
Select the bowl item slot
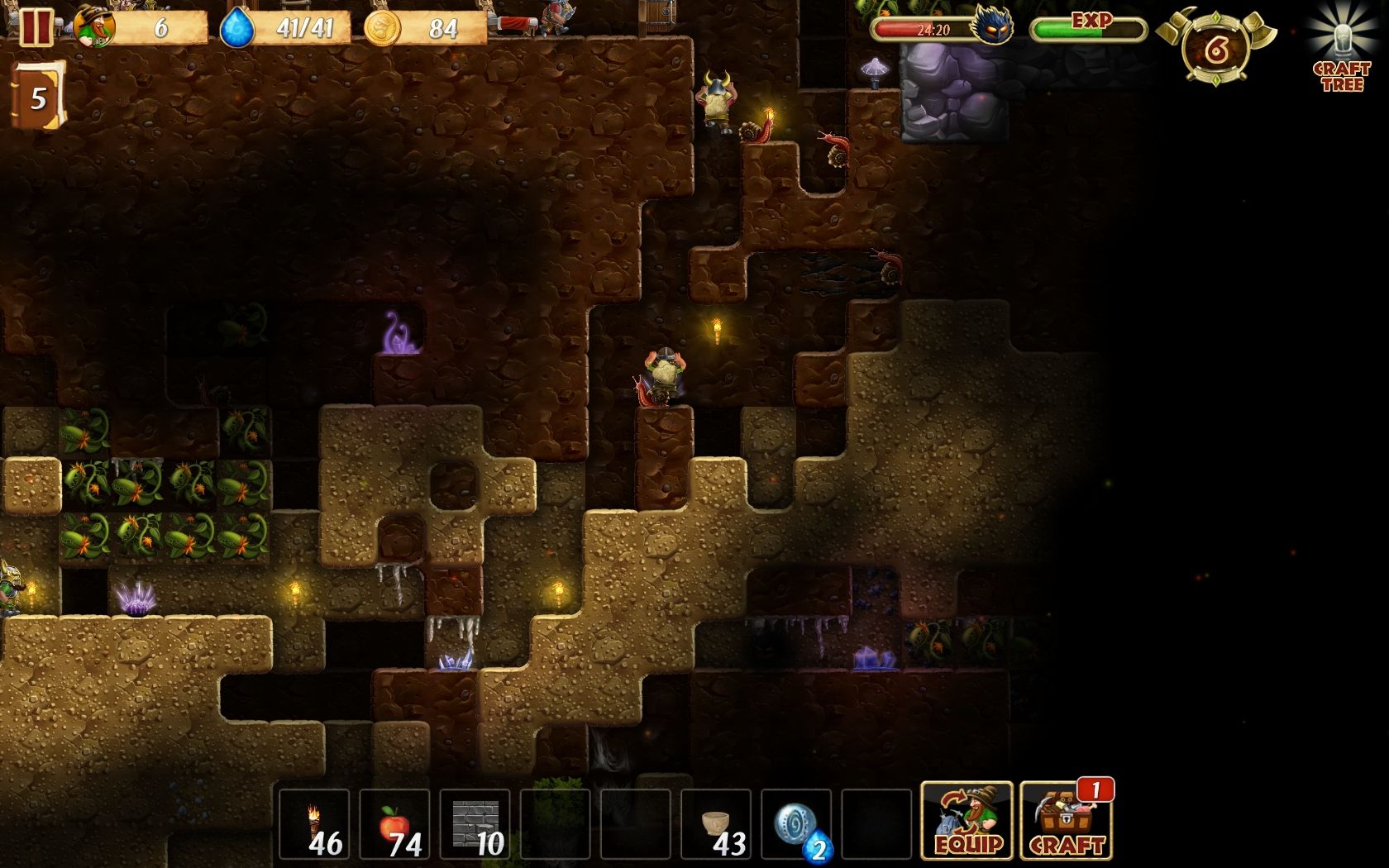(x=716, y=824)
